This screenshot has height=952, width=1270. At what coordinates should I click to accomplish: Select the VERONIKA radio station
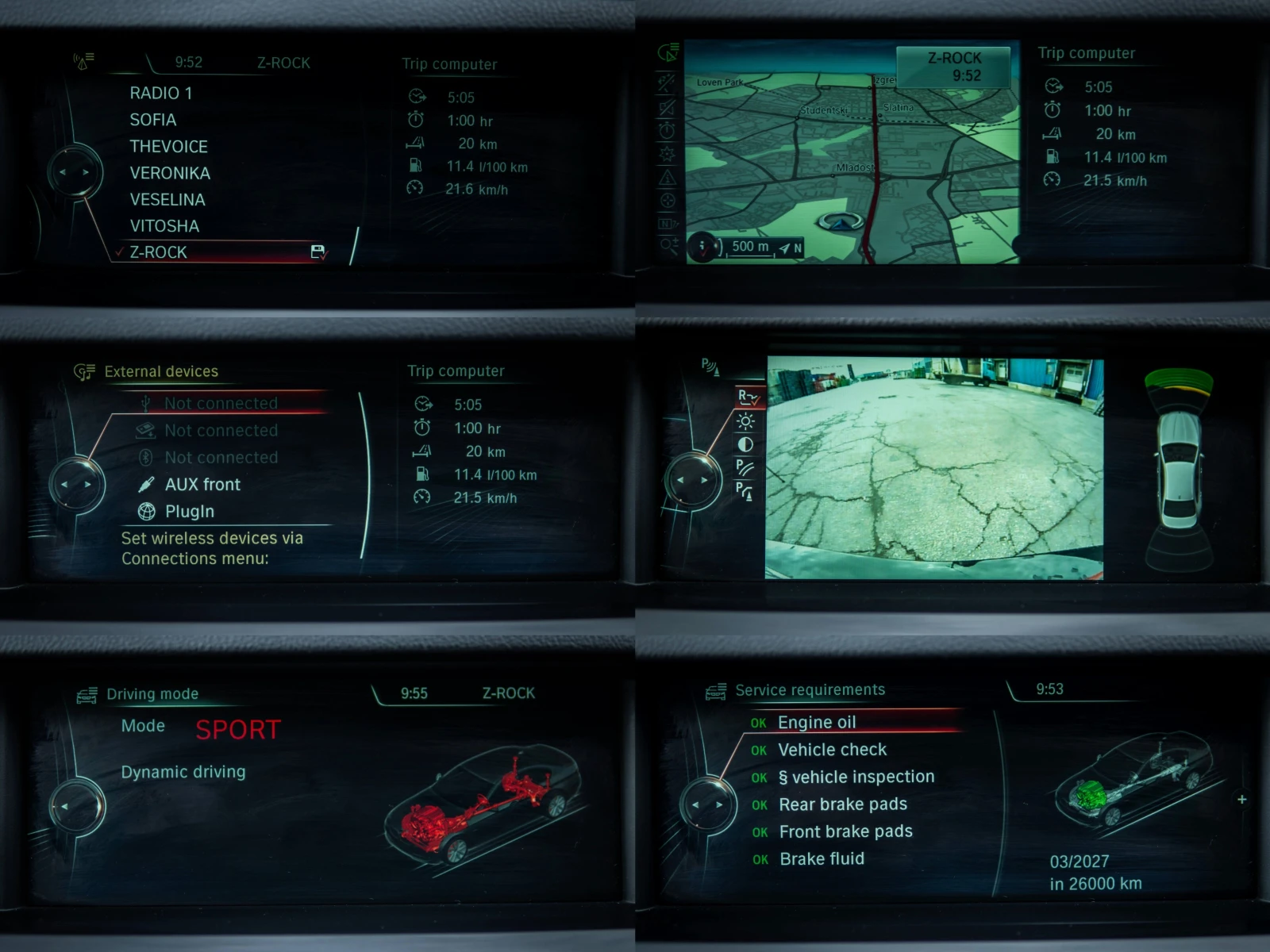click(170, 173)
